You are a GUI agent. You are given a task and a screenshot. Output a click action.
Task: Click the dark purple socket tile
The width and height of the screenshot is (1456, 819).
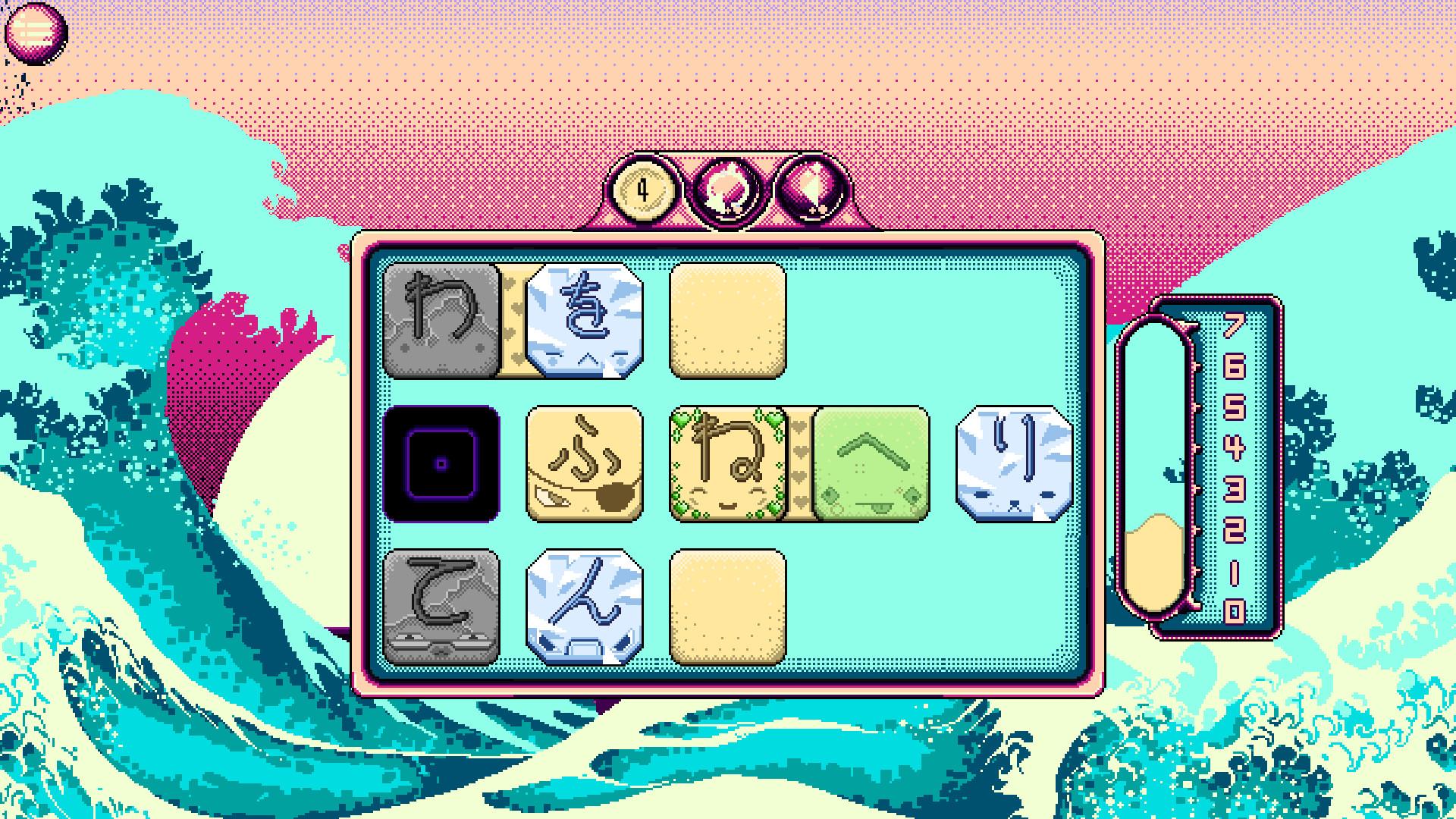440,464
